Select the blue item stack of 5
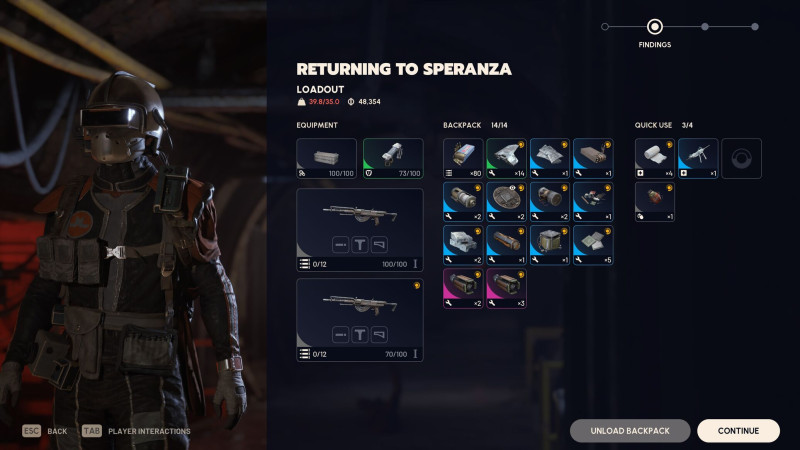Screen dimensions: 800x450 tap(593, 245)
